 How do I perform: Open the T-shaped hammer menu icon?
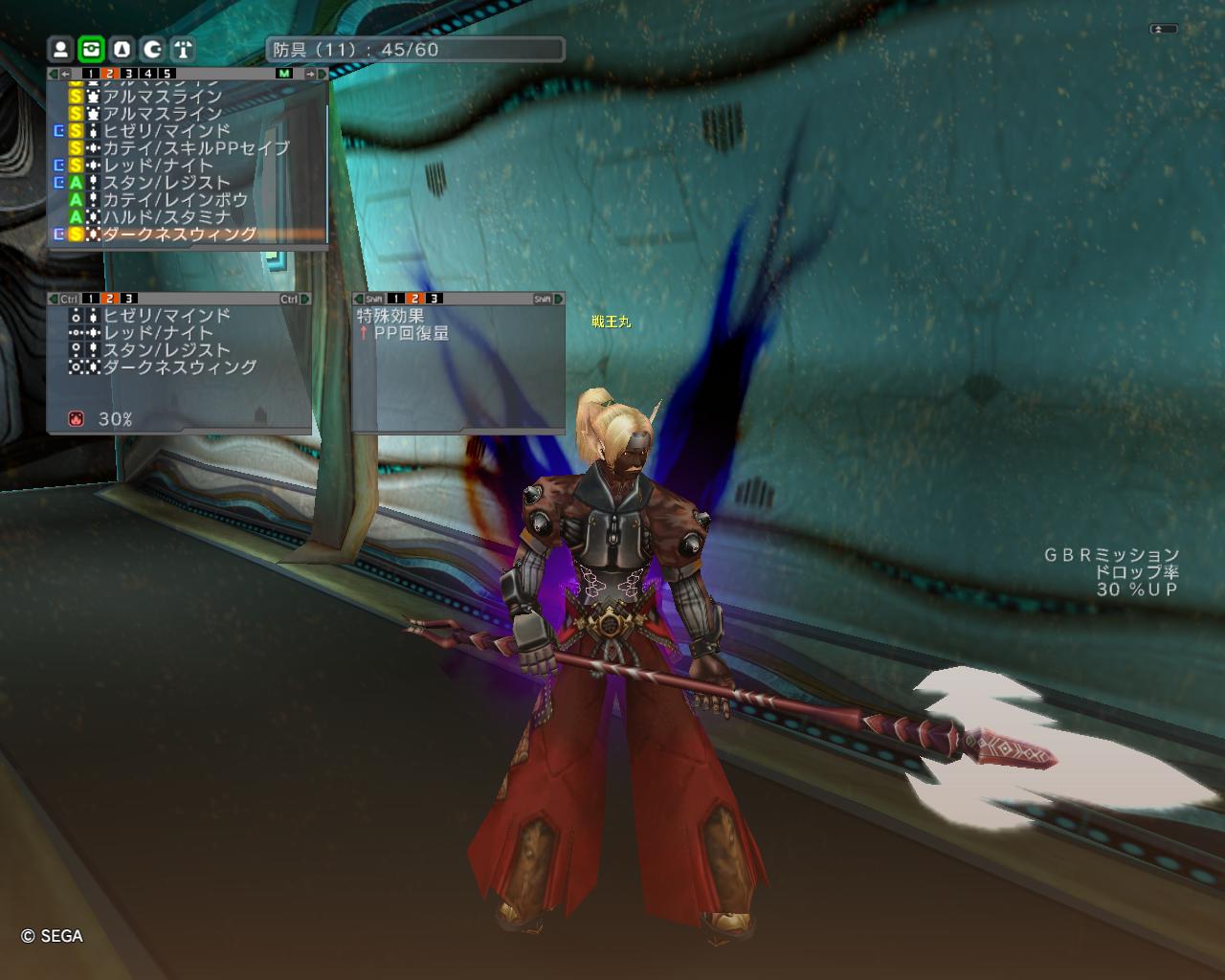click(x=183, y=49)
